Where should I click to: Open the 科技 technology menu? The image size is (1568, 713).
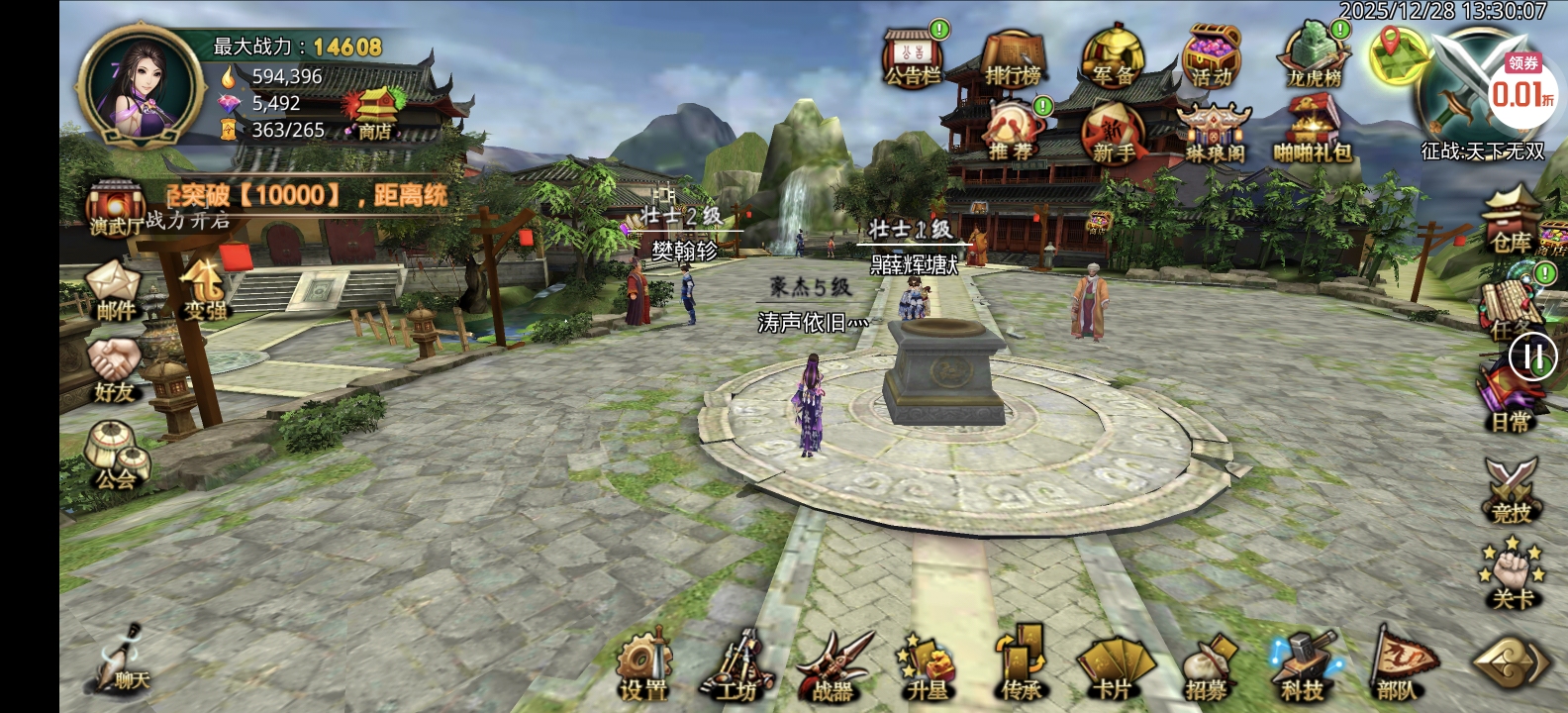click(x=1303, y=666)
